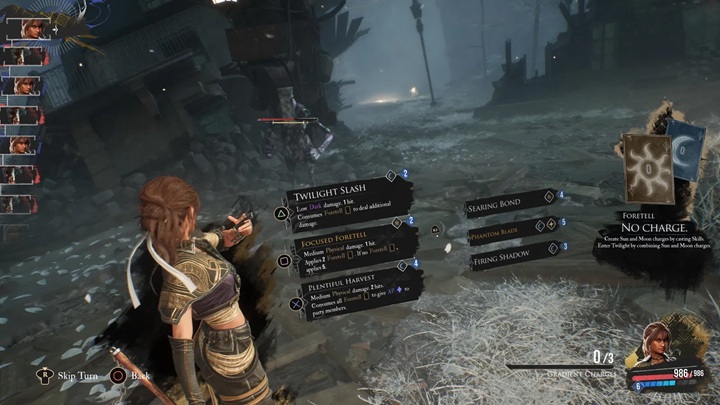Choose the Focused Foretell skill
Screen dimensions: 720x405
click(x=345, y=250)
